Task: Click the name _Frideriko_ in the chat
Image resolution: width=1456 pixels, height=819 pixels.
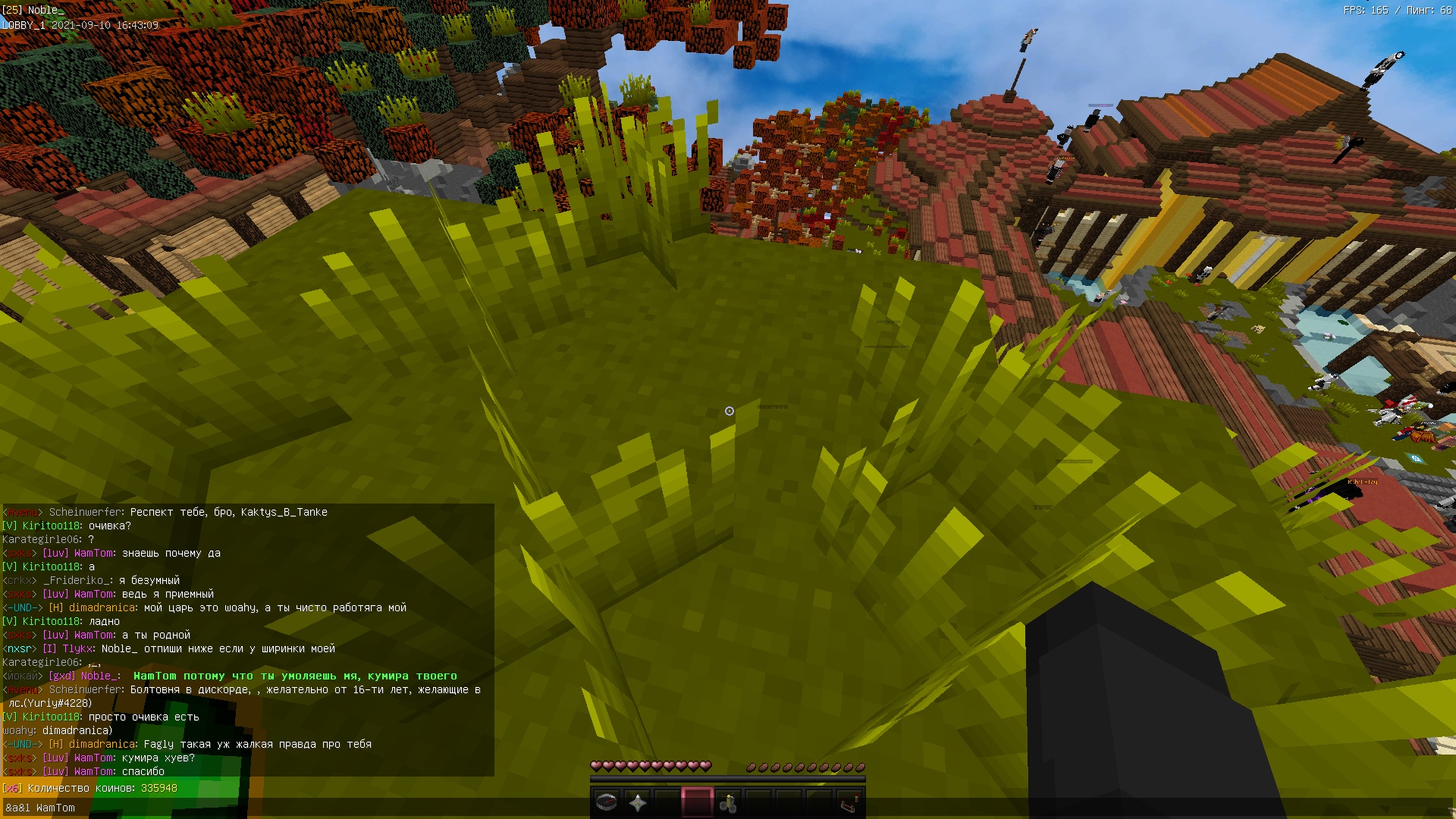Action: pos(78,581)
